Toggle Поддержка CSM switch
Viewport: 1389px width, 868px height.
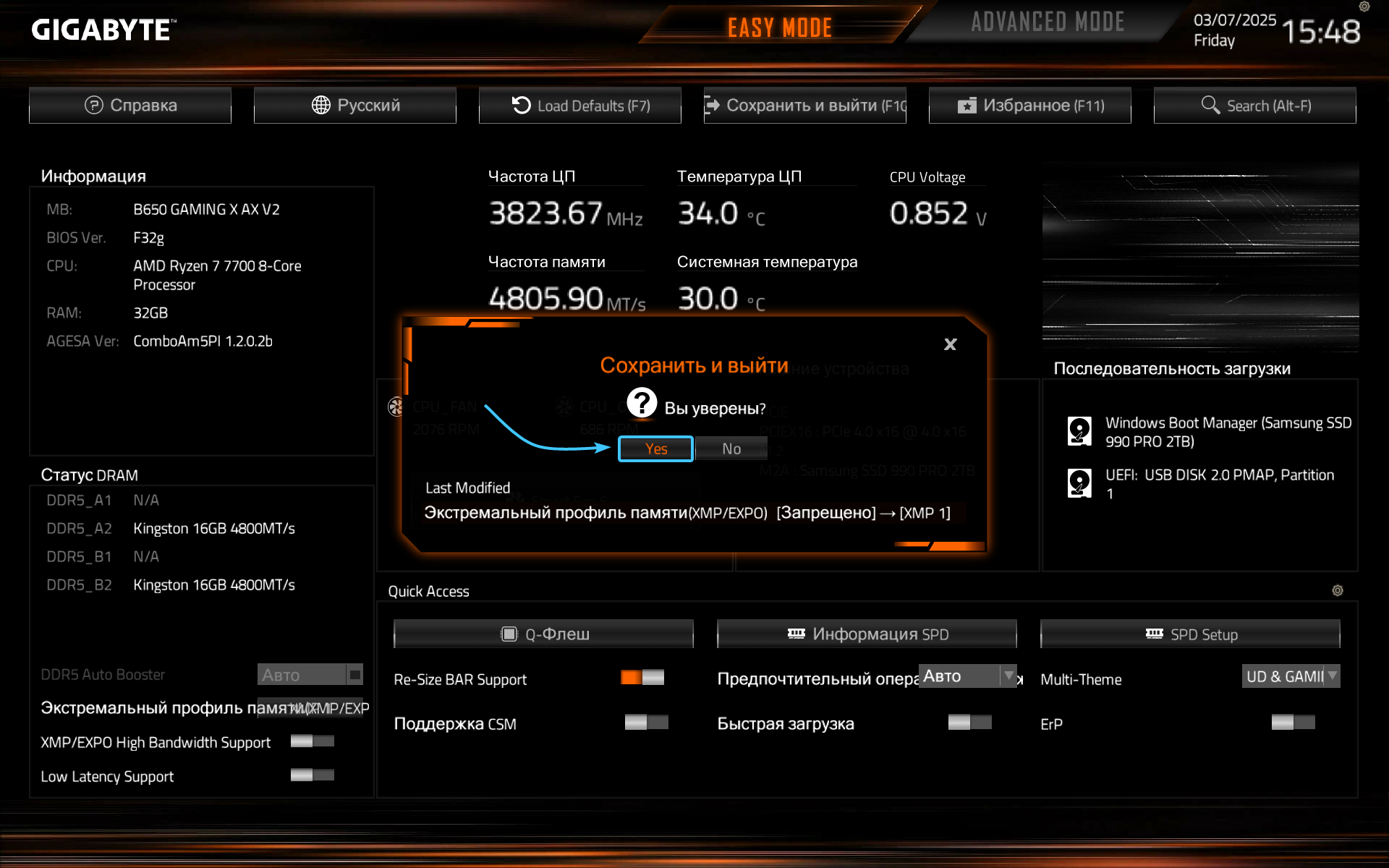(646, 723)
